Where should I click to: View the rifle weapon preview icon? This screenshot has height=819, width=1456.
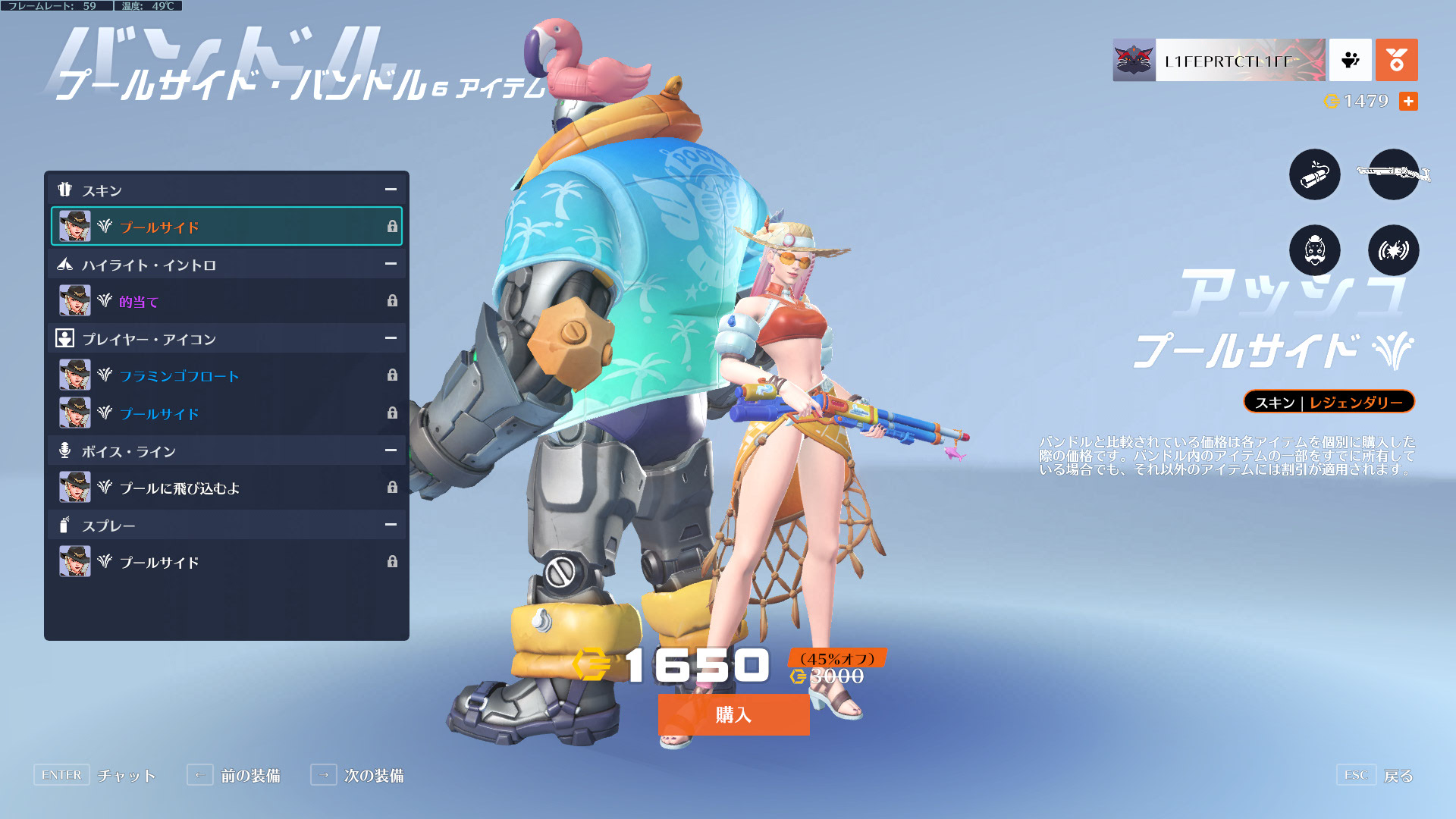pos(1393,174)
